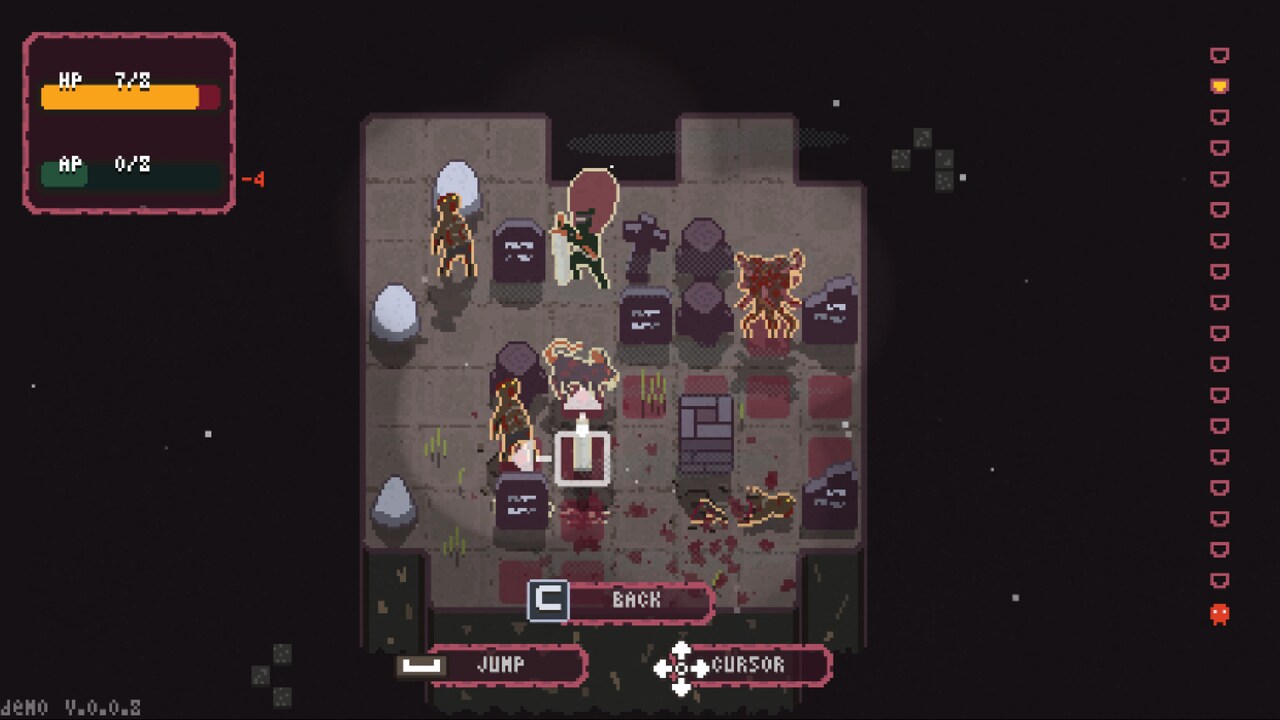Click the directional pad icon next to CURSOR
This screenshot has width=1280, height=720.
coord(681,666)
